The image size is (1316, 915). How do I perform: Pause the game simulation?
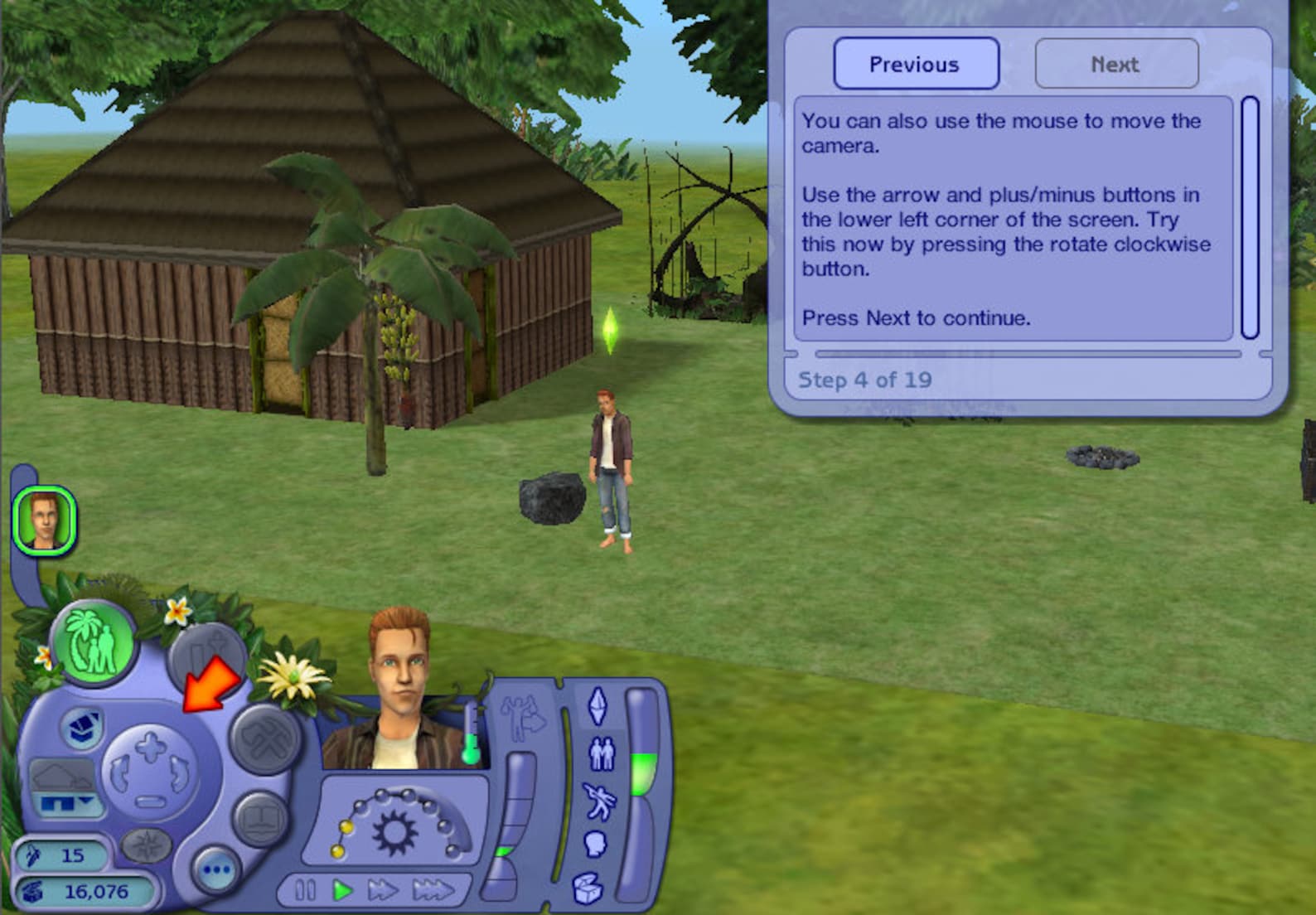(x=304, y=889)
